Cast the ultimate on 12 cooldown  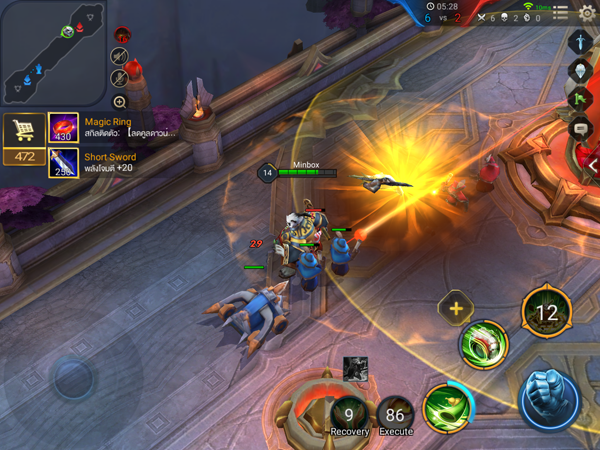coord(546,313)
